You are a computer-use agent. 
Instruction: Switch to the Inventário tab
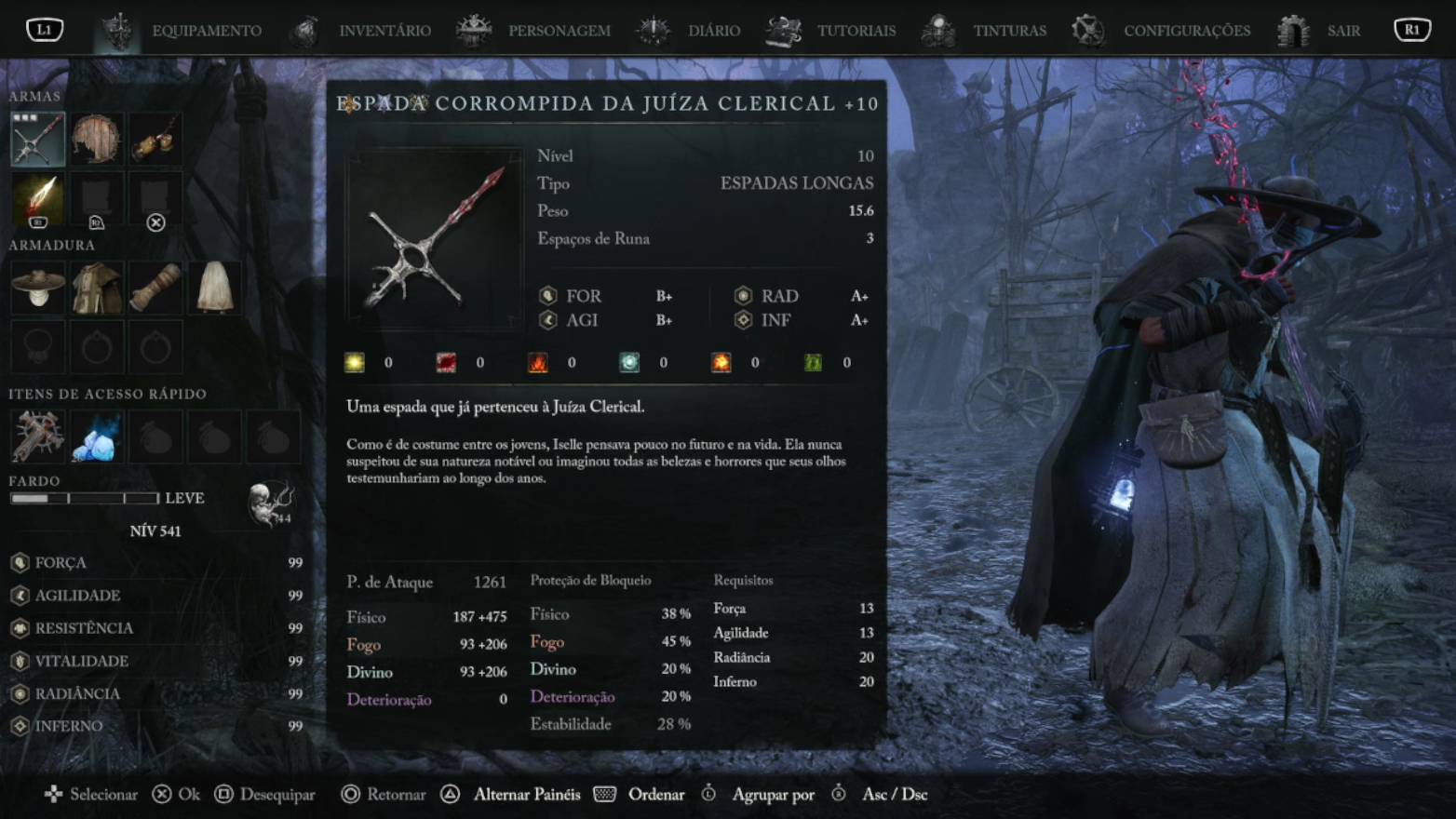point(384,31)
